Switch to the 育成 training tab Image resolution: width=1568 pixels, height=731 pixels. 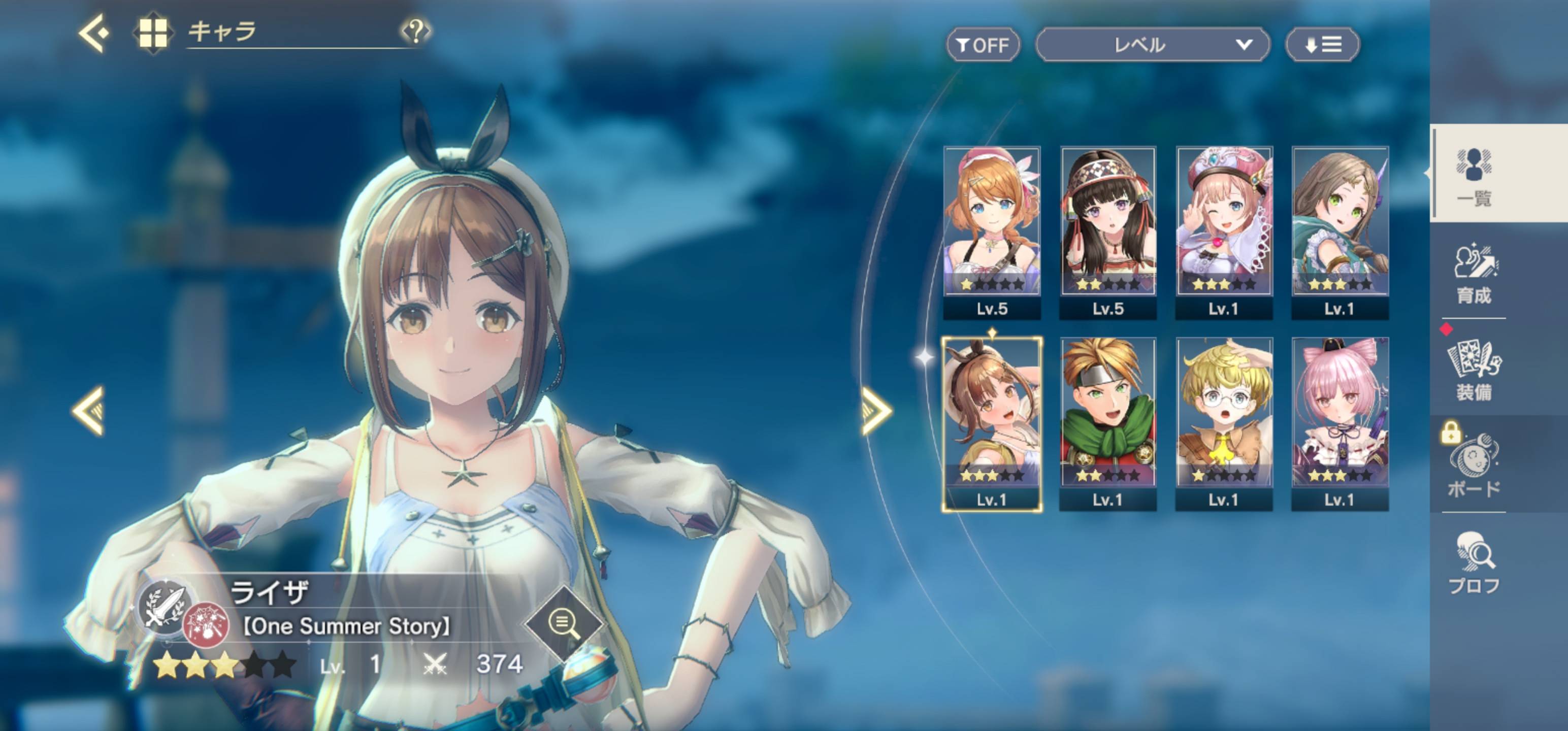coord(1474,274)
